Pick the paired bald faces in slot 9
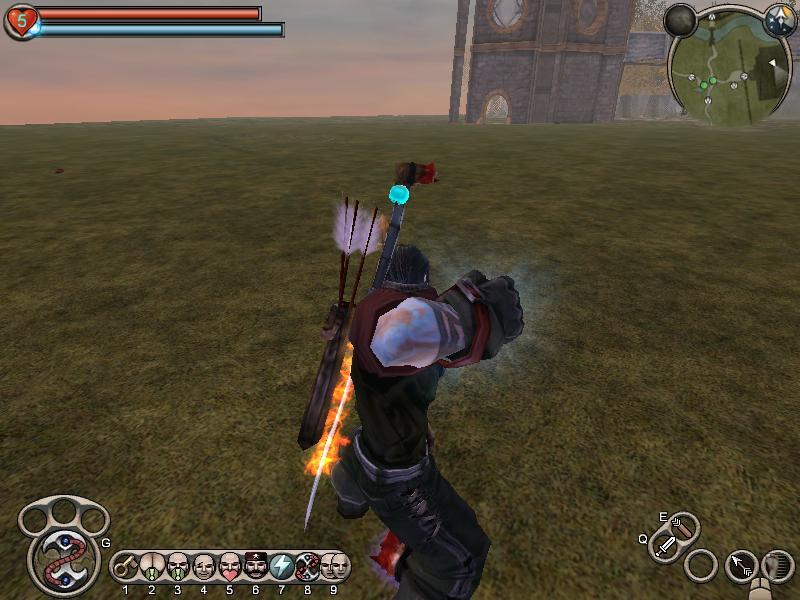800x600 pixels. [x=334, y=567]
